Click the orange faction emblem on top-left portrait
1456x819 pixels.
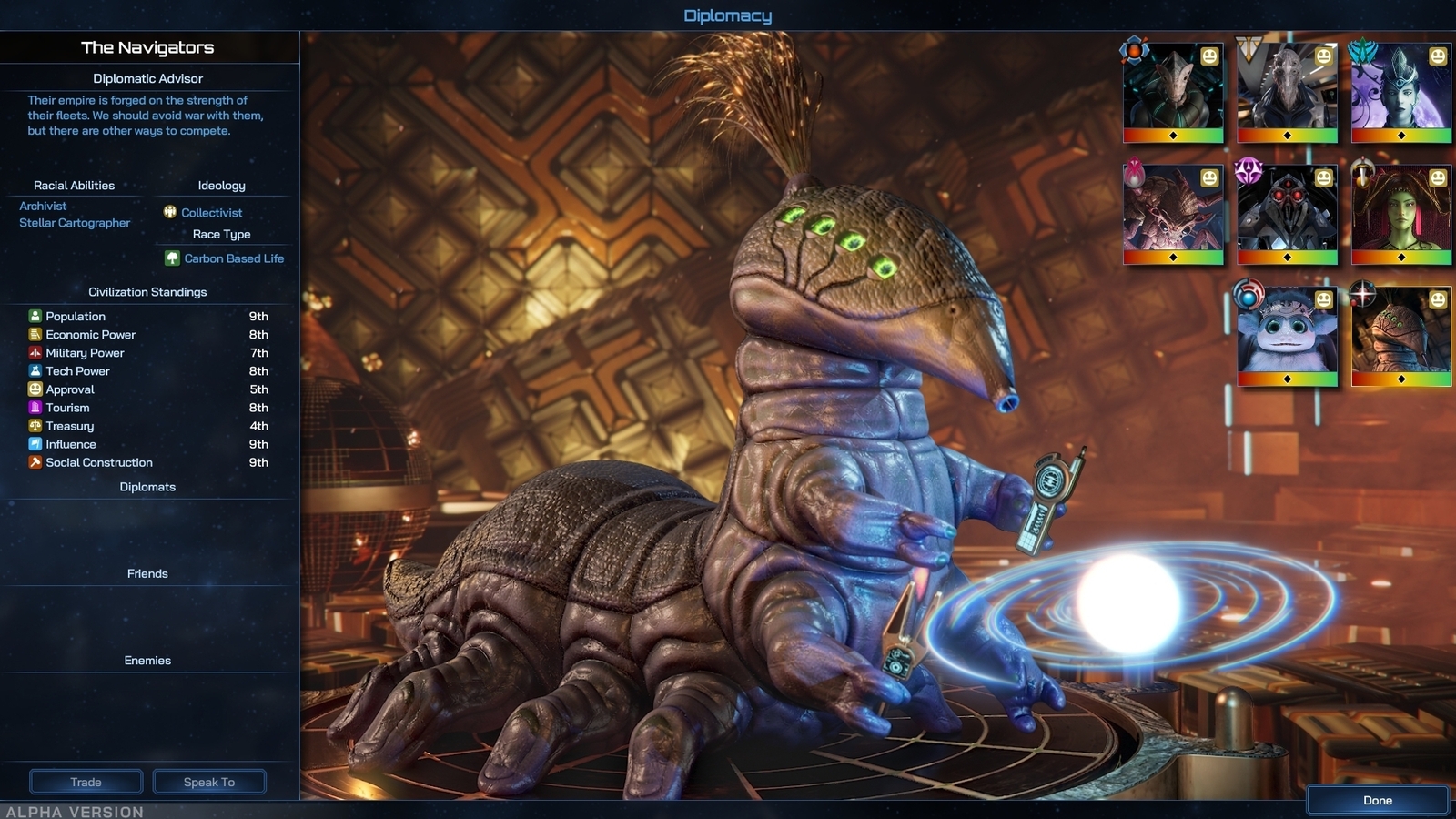point(1133,53)
